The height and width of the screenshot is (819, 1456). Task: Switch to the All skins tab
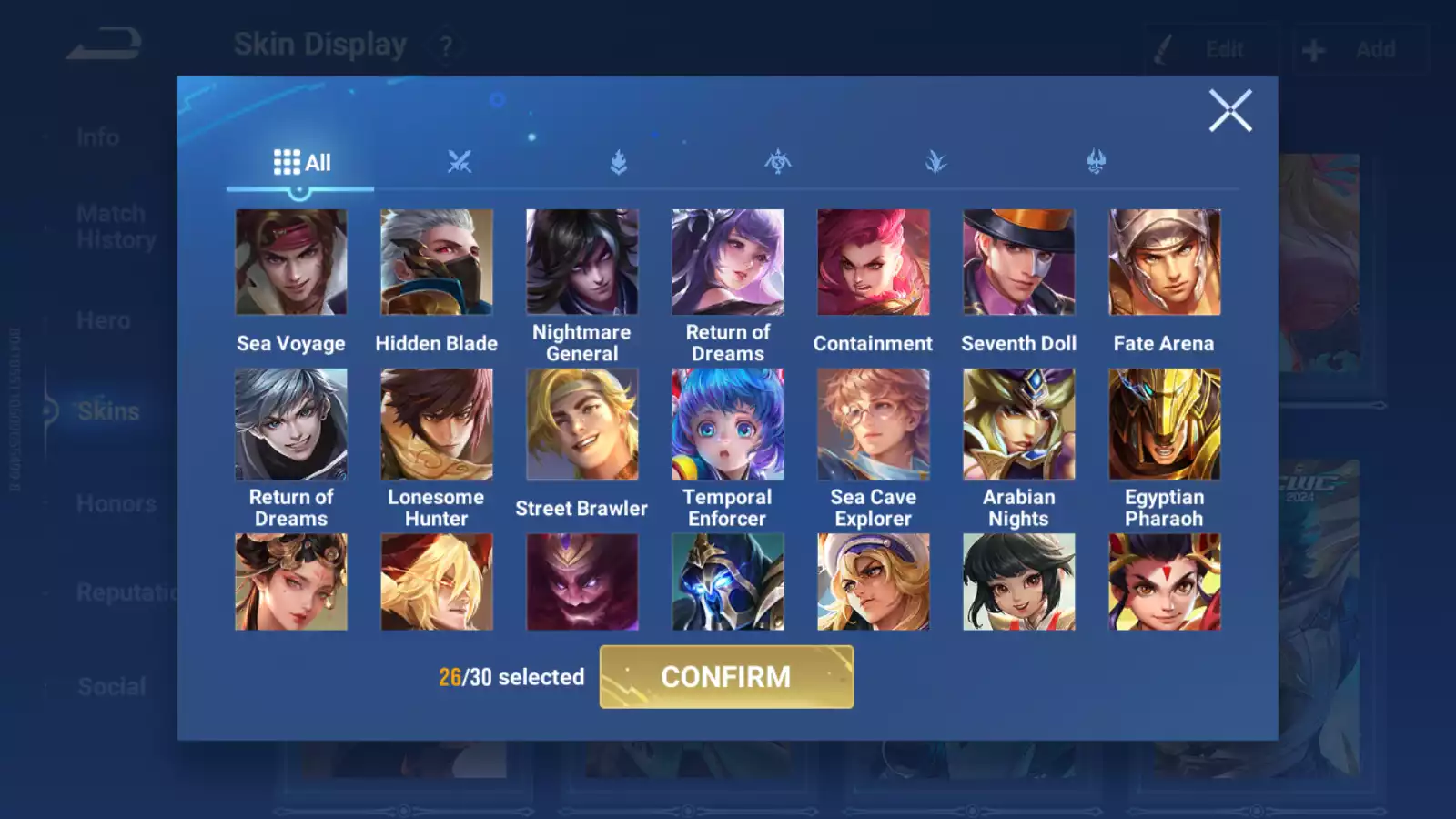pyautogui.click(x=301, y=163)
